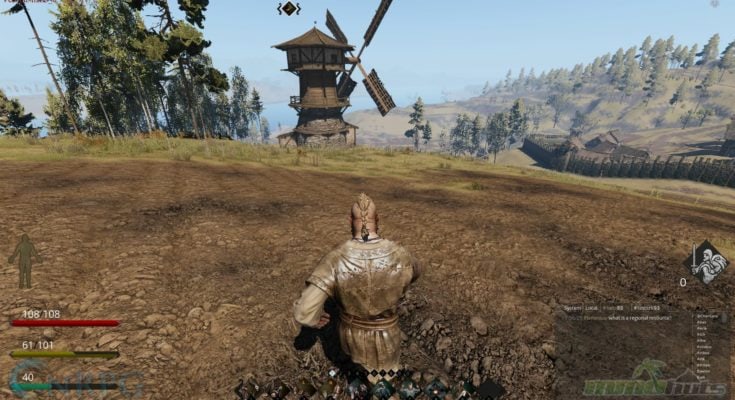Click the diamond compass marker at top
This screenshot has width=735, height=400.
tap(288, 8)
